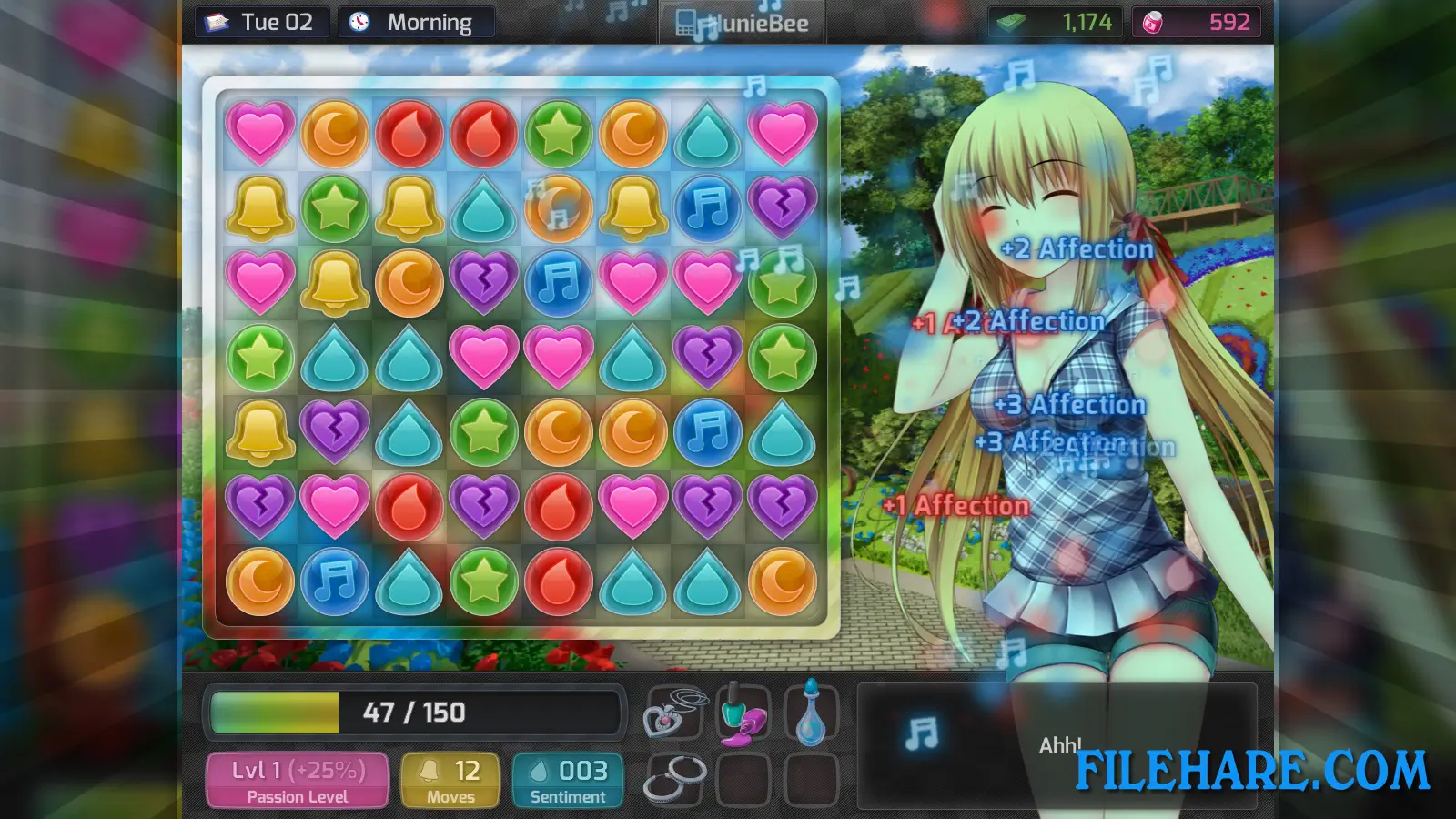The width and height of the screenshot is (1456, 819).
Task: Open the HunieBee phone
Action: click(x=742, y=22)
